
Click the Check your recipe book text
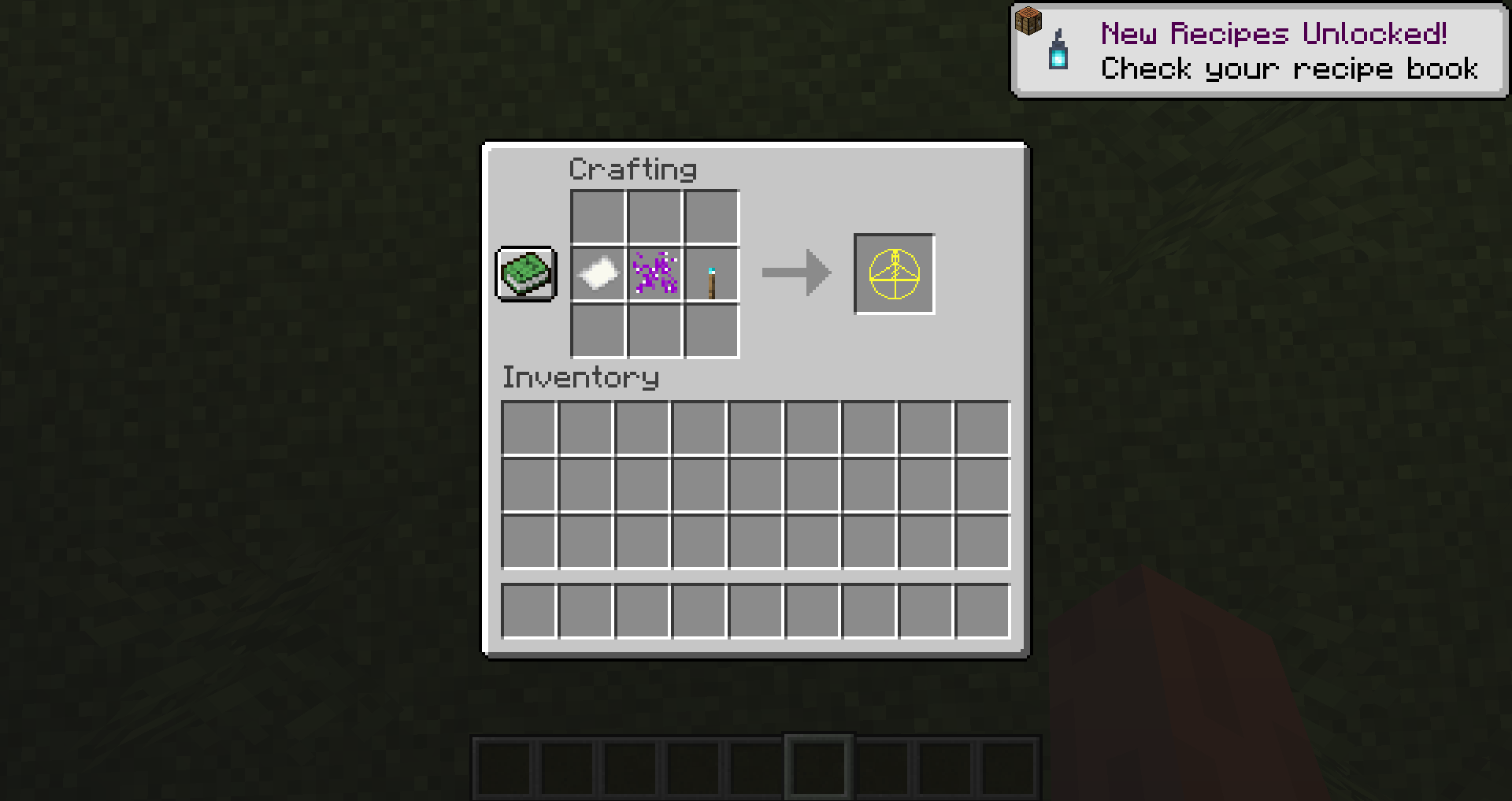click(x=1290, y=69)
